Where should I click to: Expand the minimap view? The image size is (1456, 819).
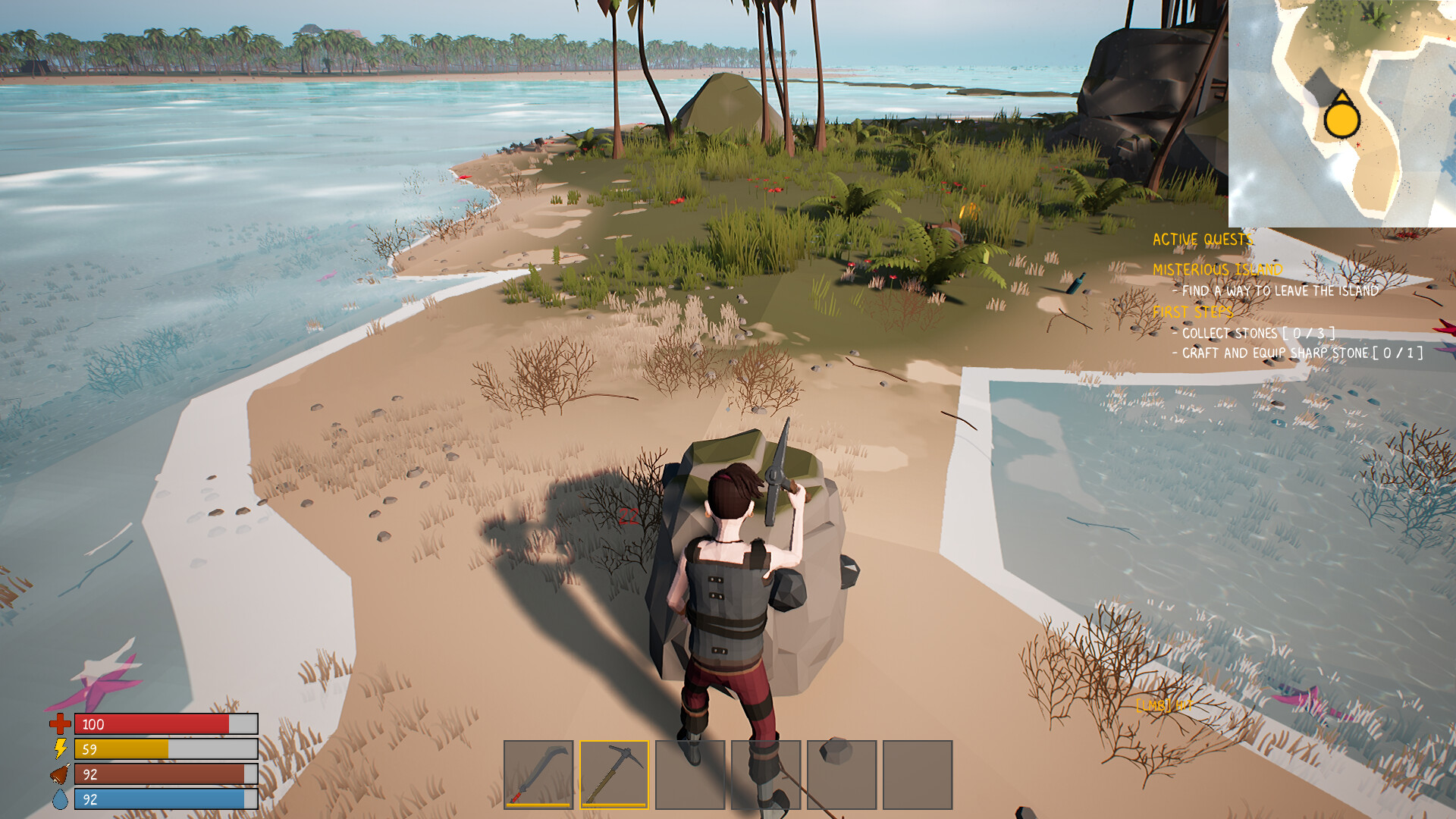tap(1342, 112)
